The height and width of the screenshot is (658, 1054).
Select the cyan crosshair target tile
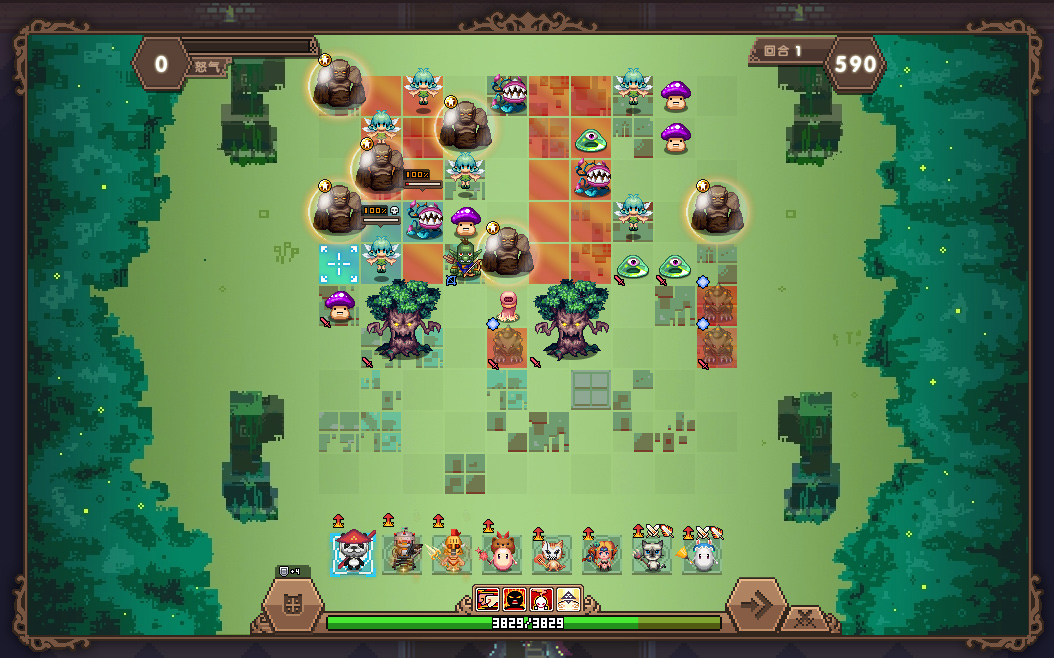tap(339, 263)
